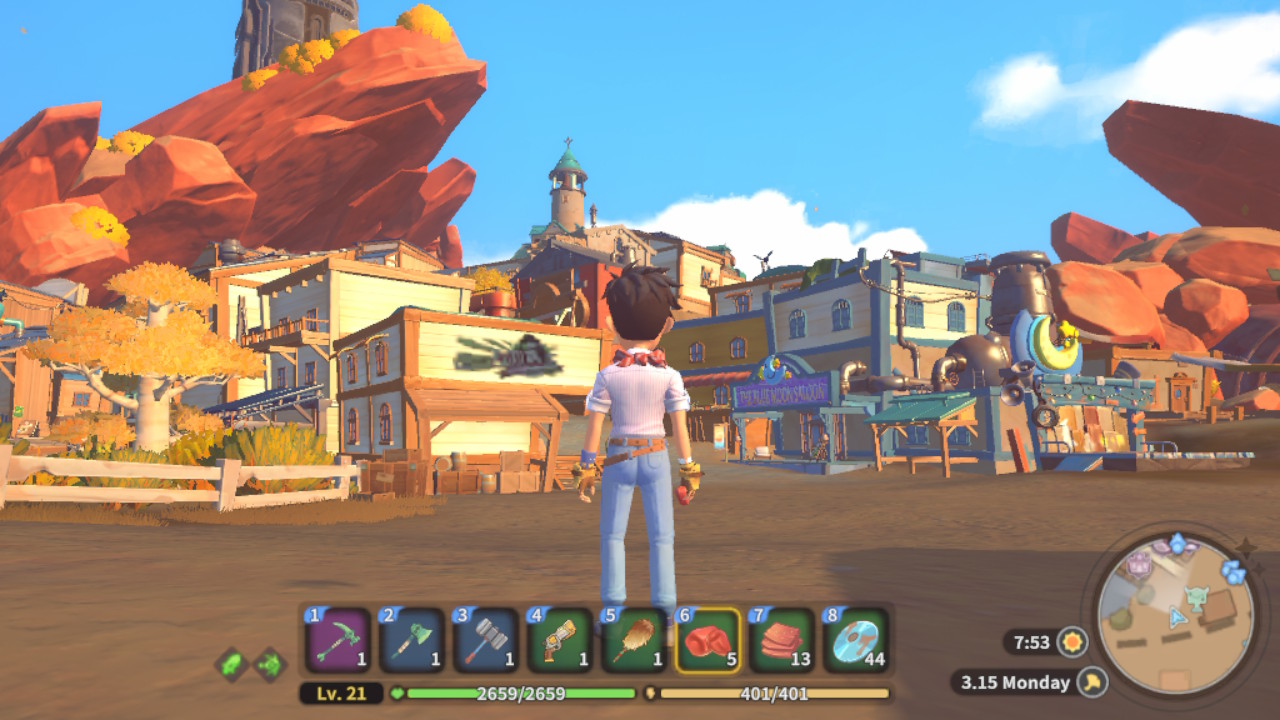Choose the hammer in hotbar slot 3

tap(486, 640)
